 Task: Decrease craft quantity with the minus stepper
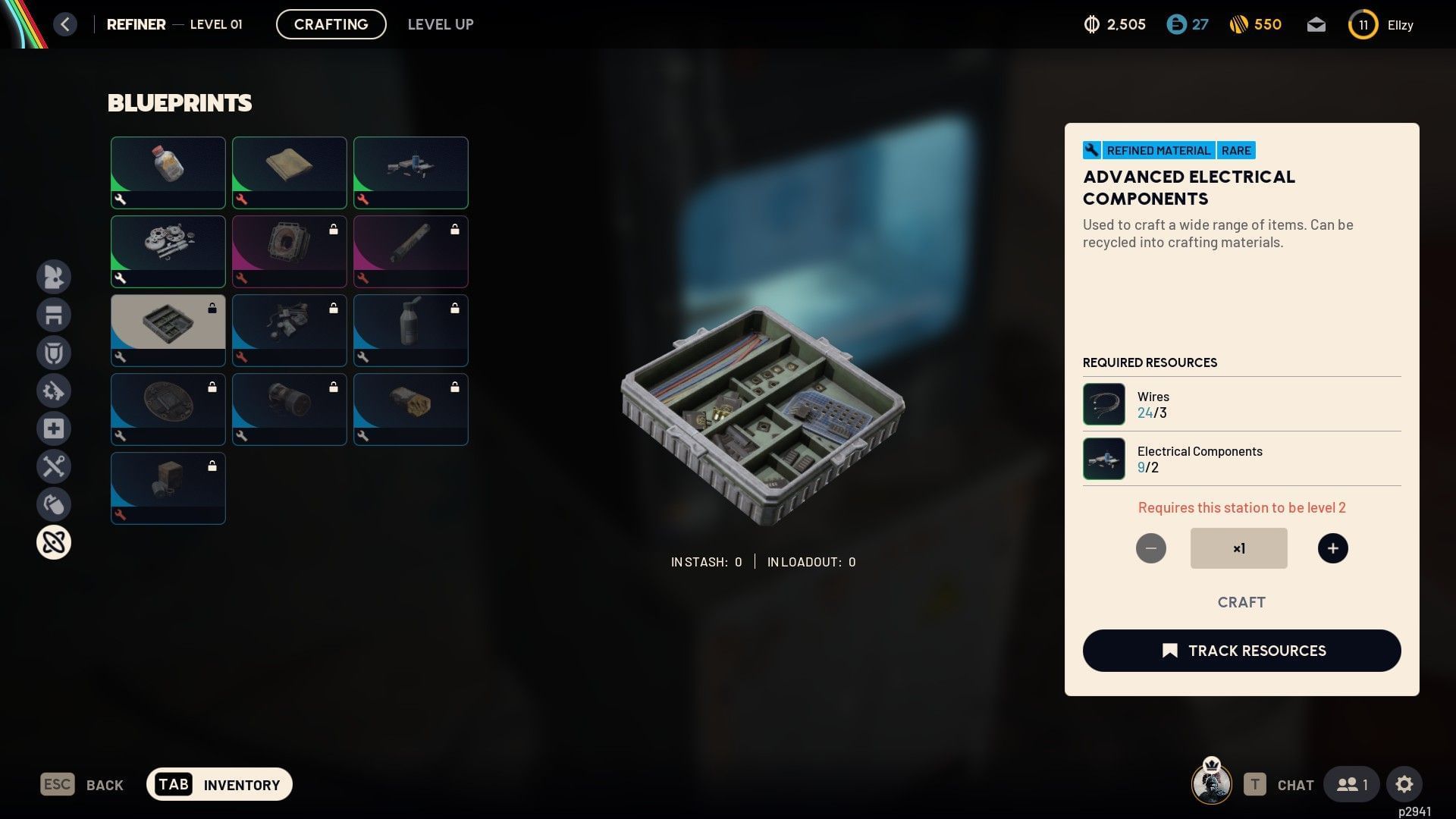pos(1151,548)
